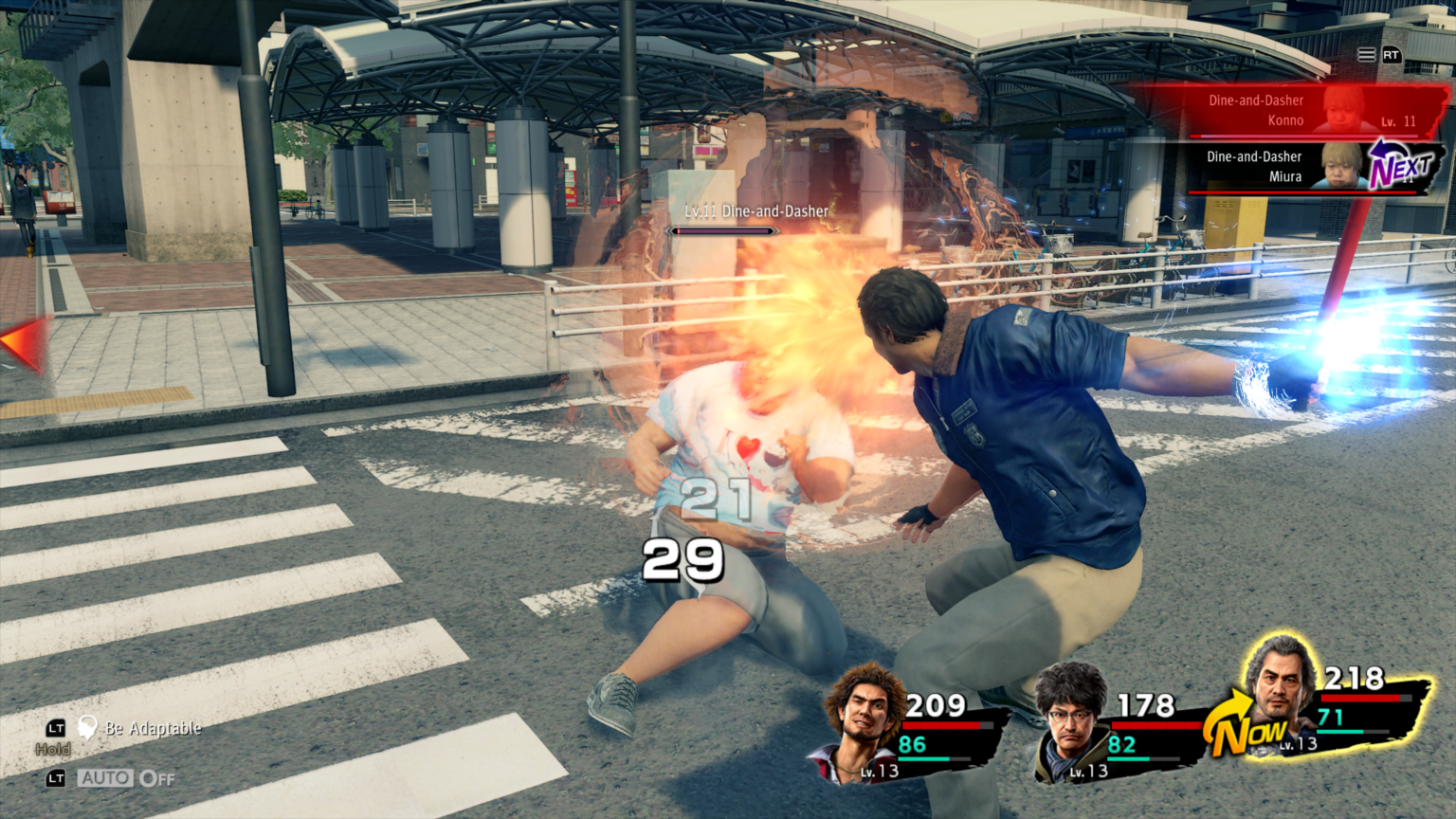Select the gray-haired active party member portrait
This screenshot has width=1456, height=819.
(x=1280, y=687)
